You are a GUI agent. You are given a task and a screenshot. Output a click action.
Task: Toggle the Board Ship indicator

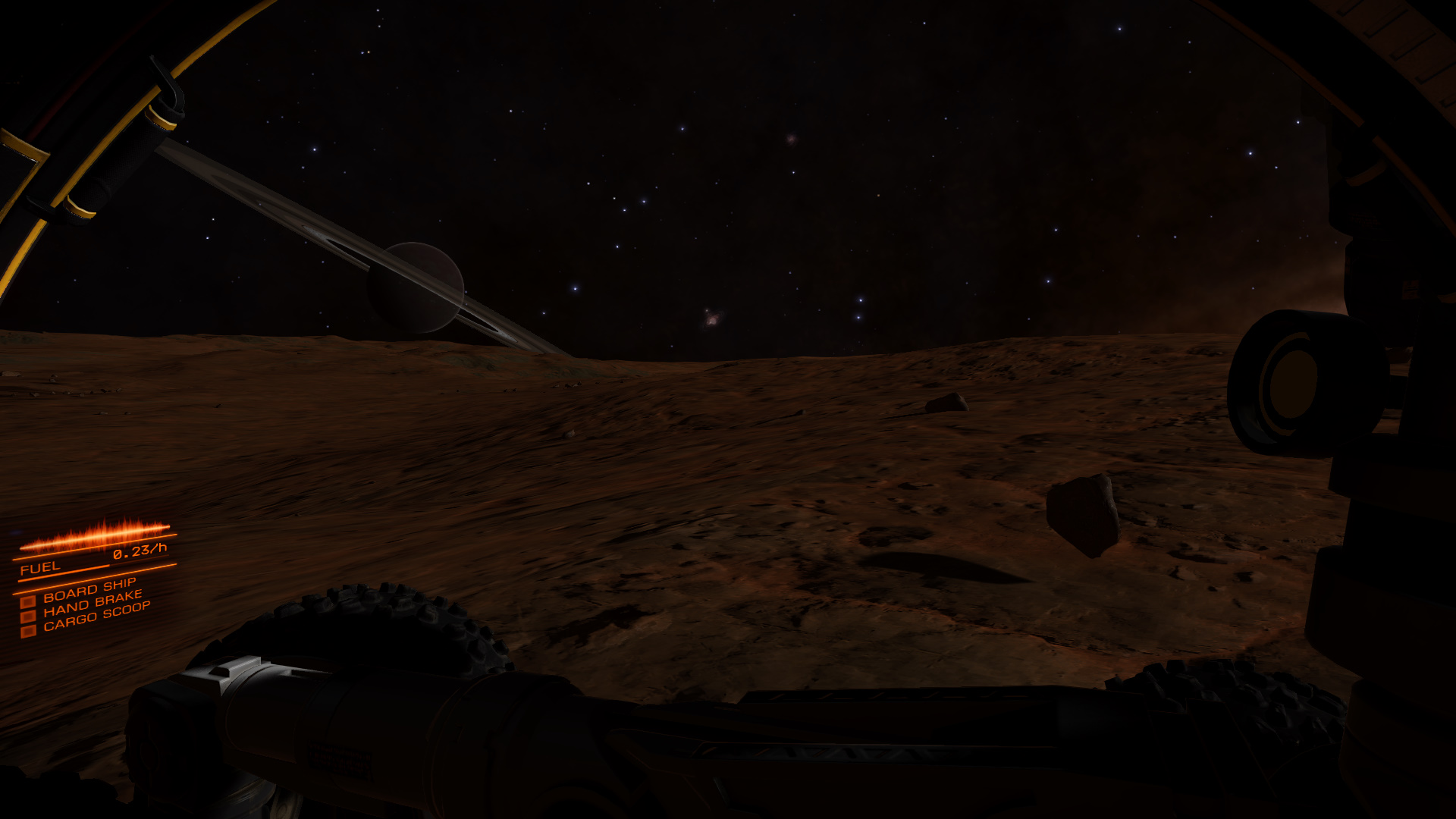28,601
